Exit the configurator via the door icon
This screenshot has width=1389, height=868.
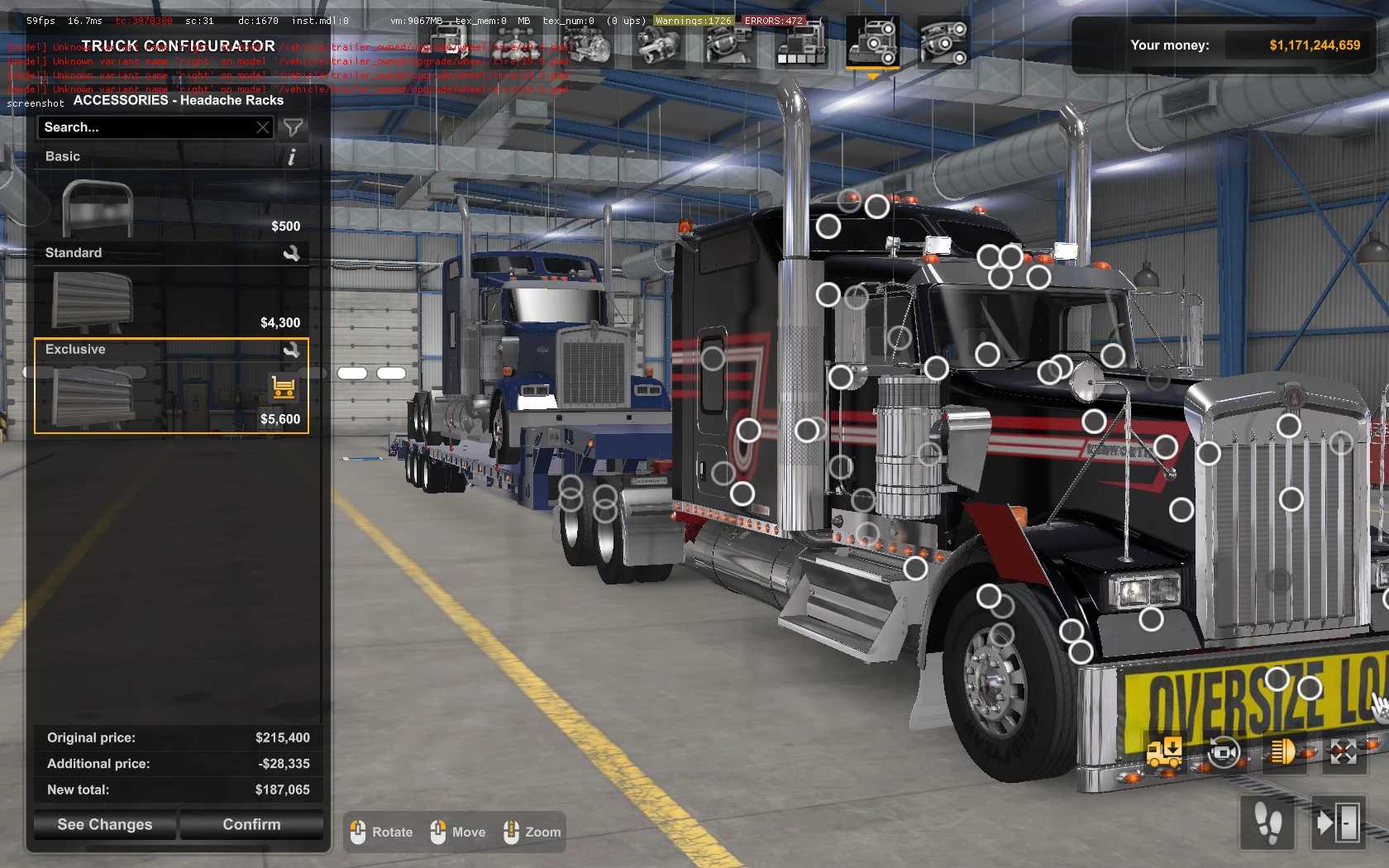click(1339, 823)
